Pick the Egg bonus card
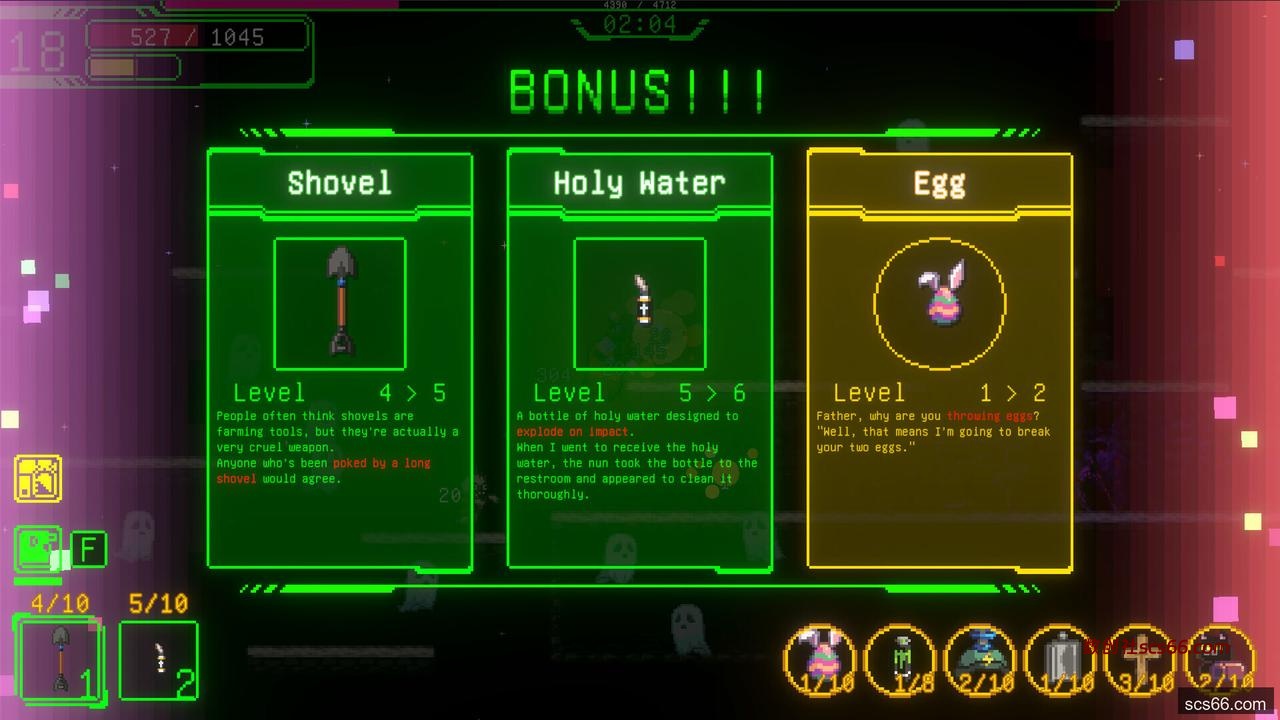 point(939,361)
